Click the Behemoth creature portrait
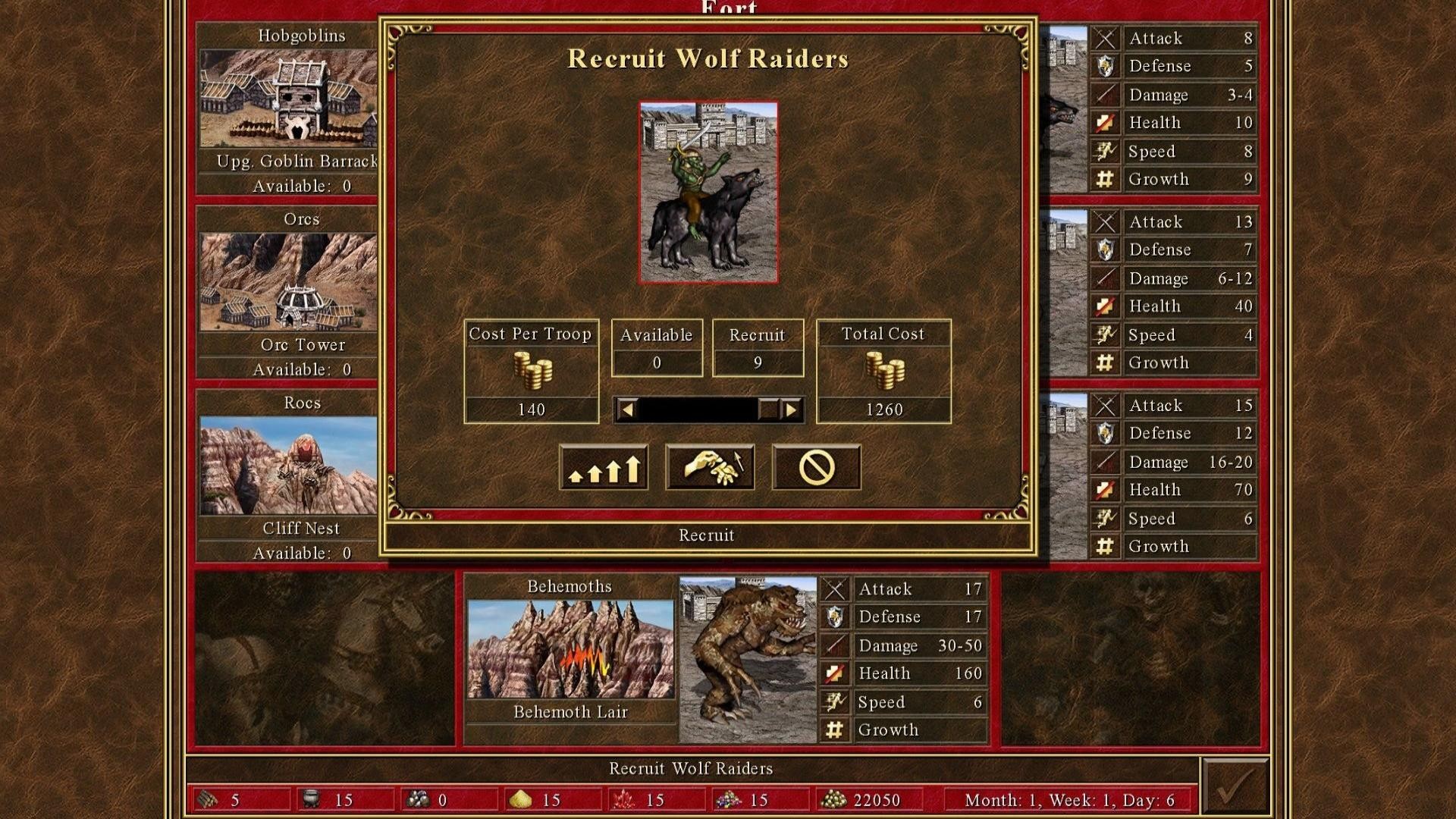Viewport: 1456px width, 819px height. 748,658
